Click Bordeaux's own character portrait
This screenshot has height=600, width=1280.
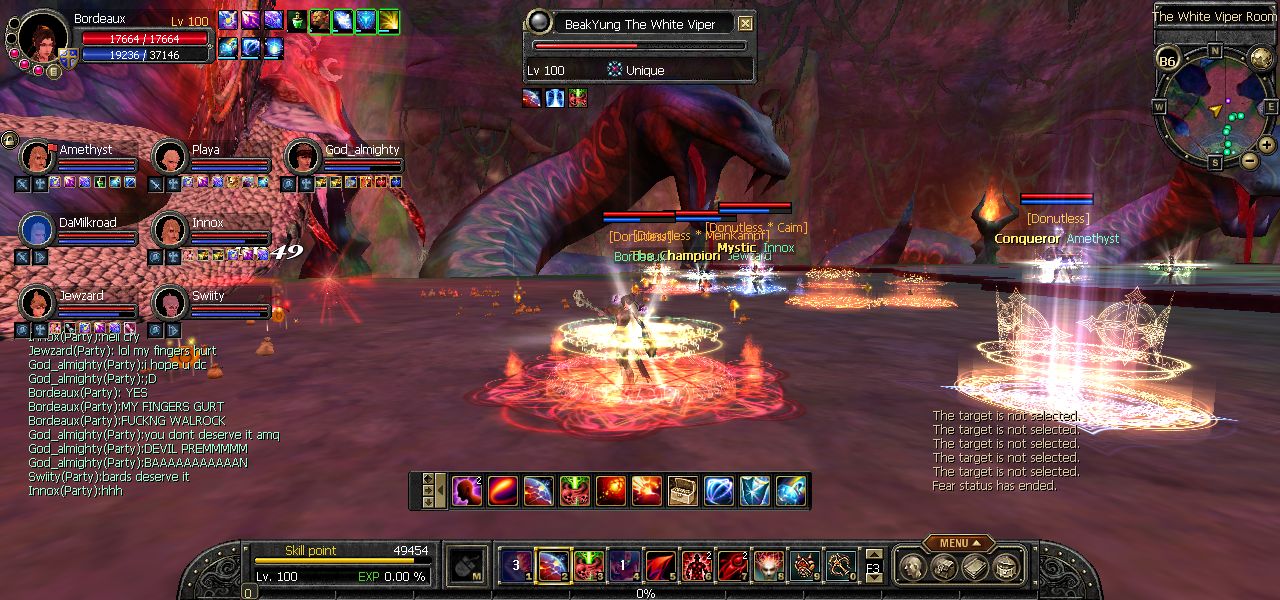43,38
